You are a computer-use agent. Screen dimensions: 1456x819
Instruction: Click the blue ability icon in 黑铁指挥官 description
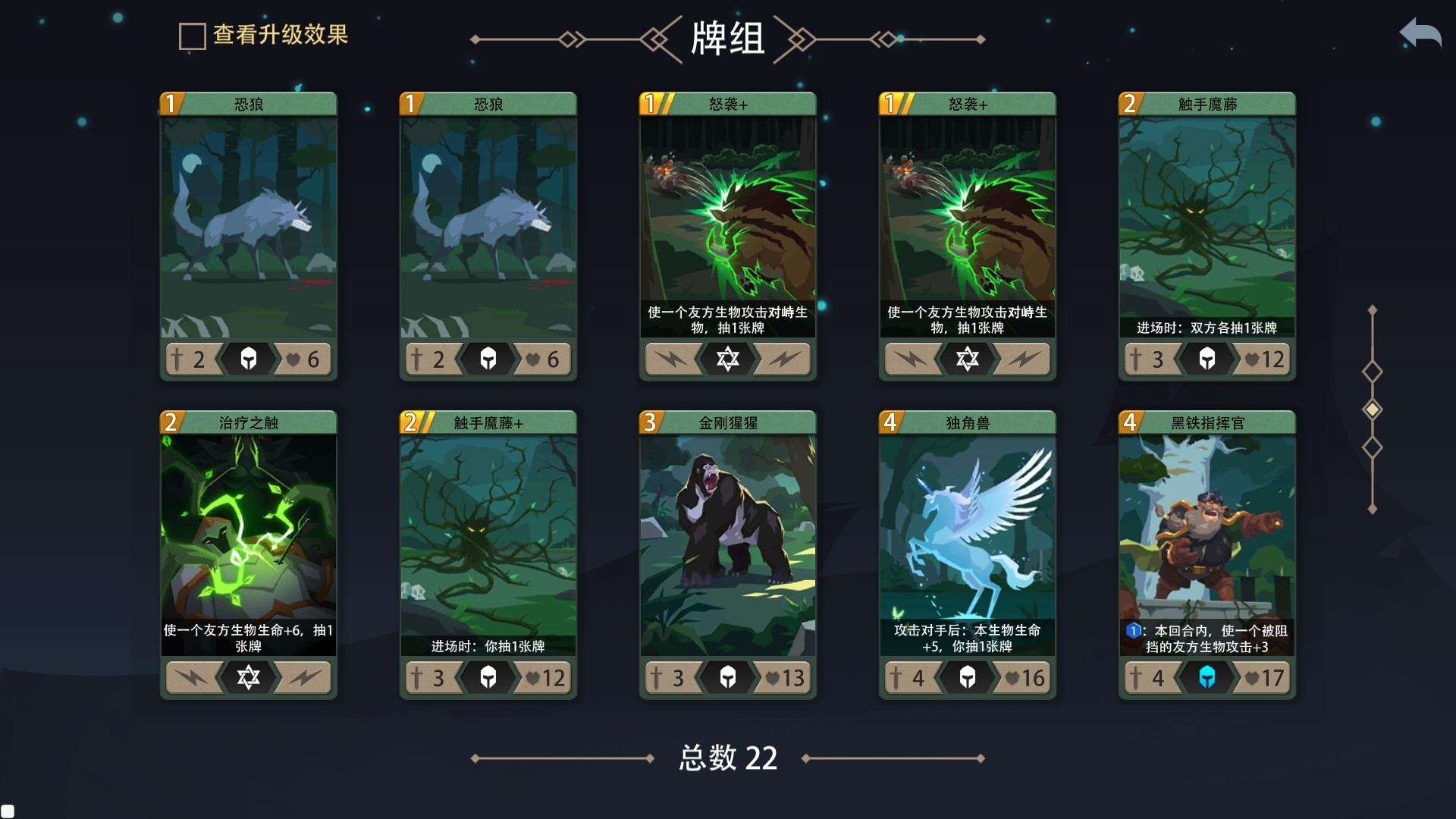[x=1133, y=630]
